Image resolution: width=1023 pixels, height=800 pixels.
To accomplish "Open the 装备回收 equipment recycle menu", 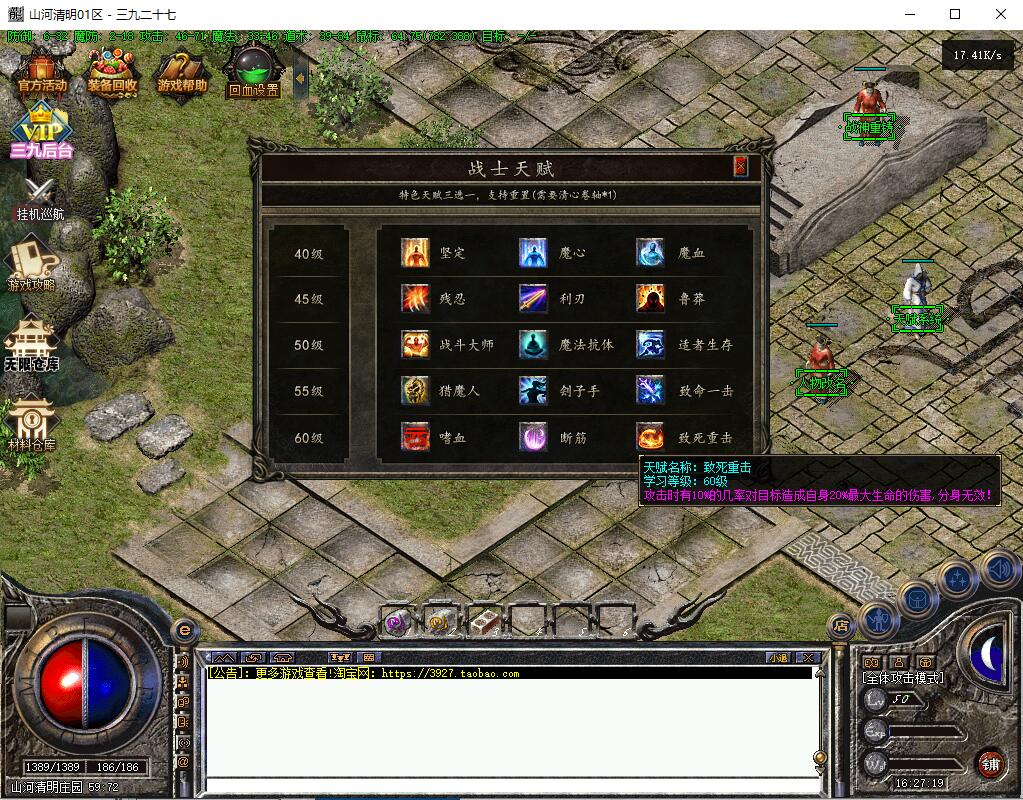I will click(x=112, y=72).
